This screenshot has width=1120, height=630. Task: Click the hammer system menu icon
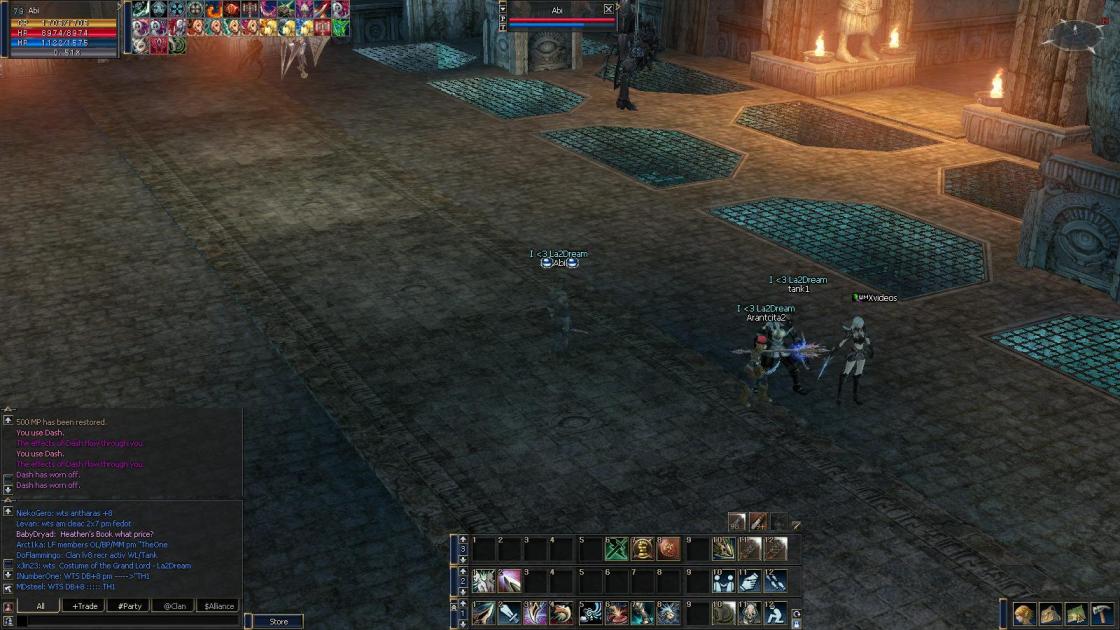click(1102, 613)
